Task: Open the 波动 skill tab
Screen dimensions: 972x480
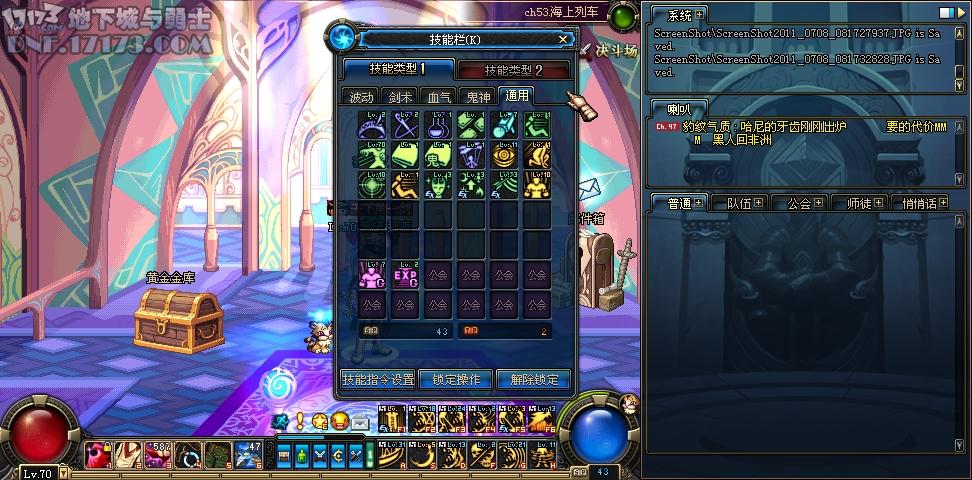Action: click(x=360, y=97)
